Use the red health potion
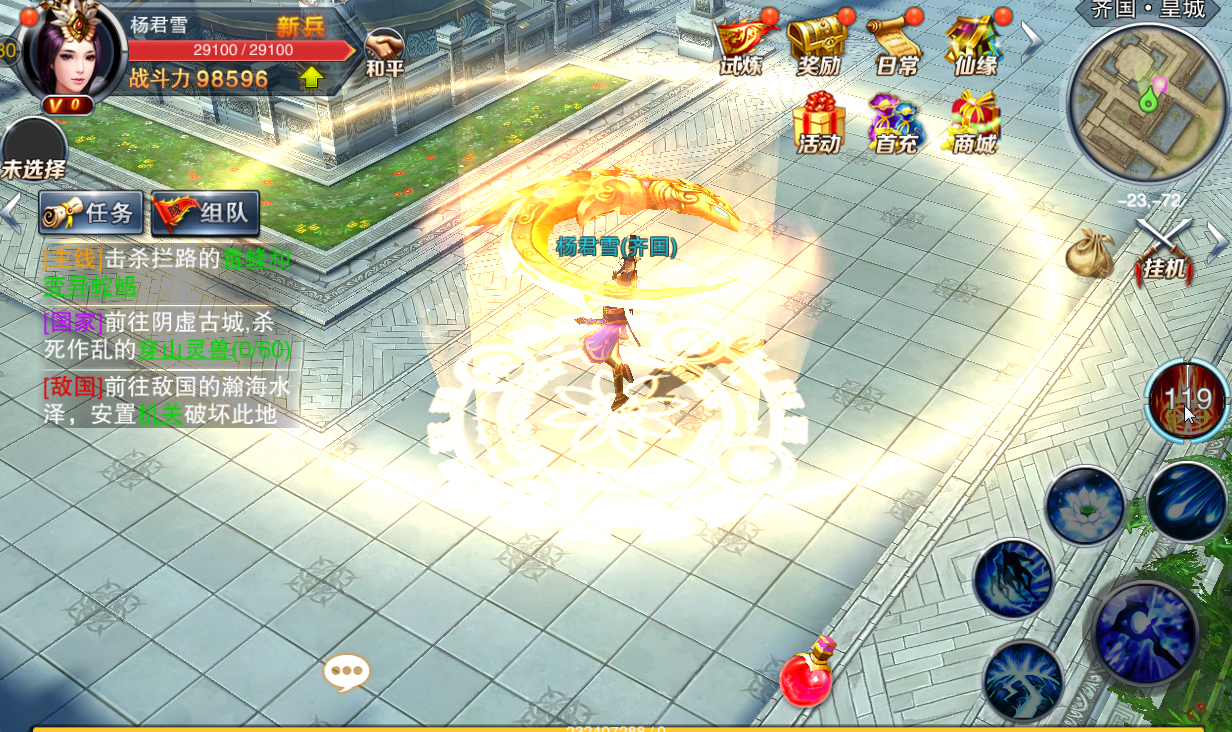The image size is (1232, 732). [807, 676]
